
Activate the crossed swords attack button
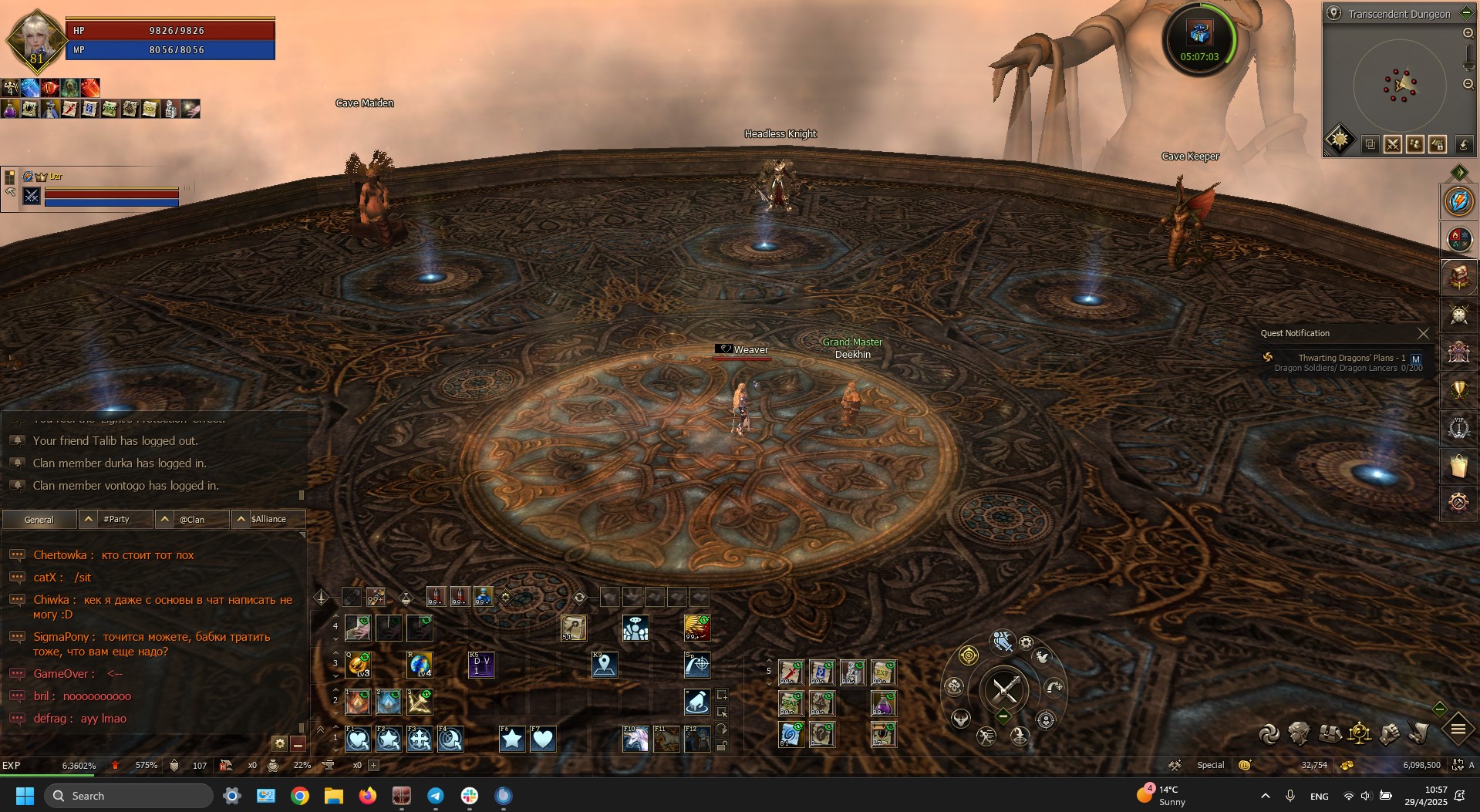1004,689
